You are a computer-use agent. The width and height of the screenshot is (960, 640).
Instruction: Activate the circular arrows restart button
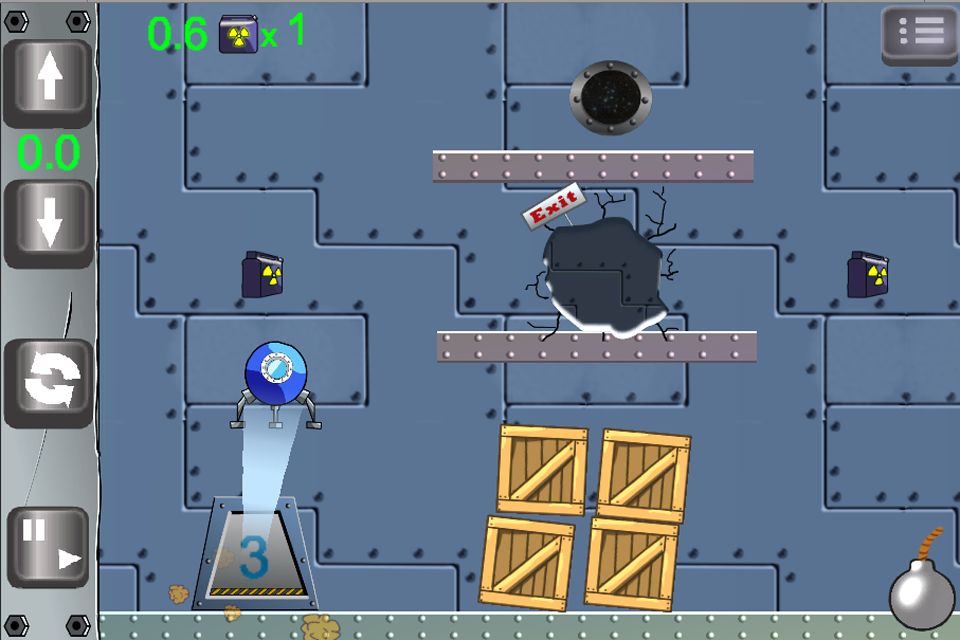[48, 383]
